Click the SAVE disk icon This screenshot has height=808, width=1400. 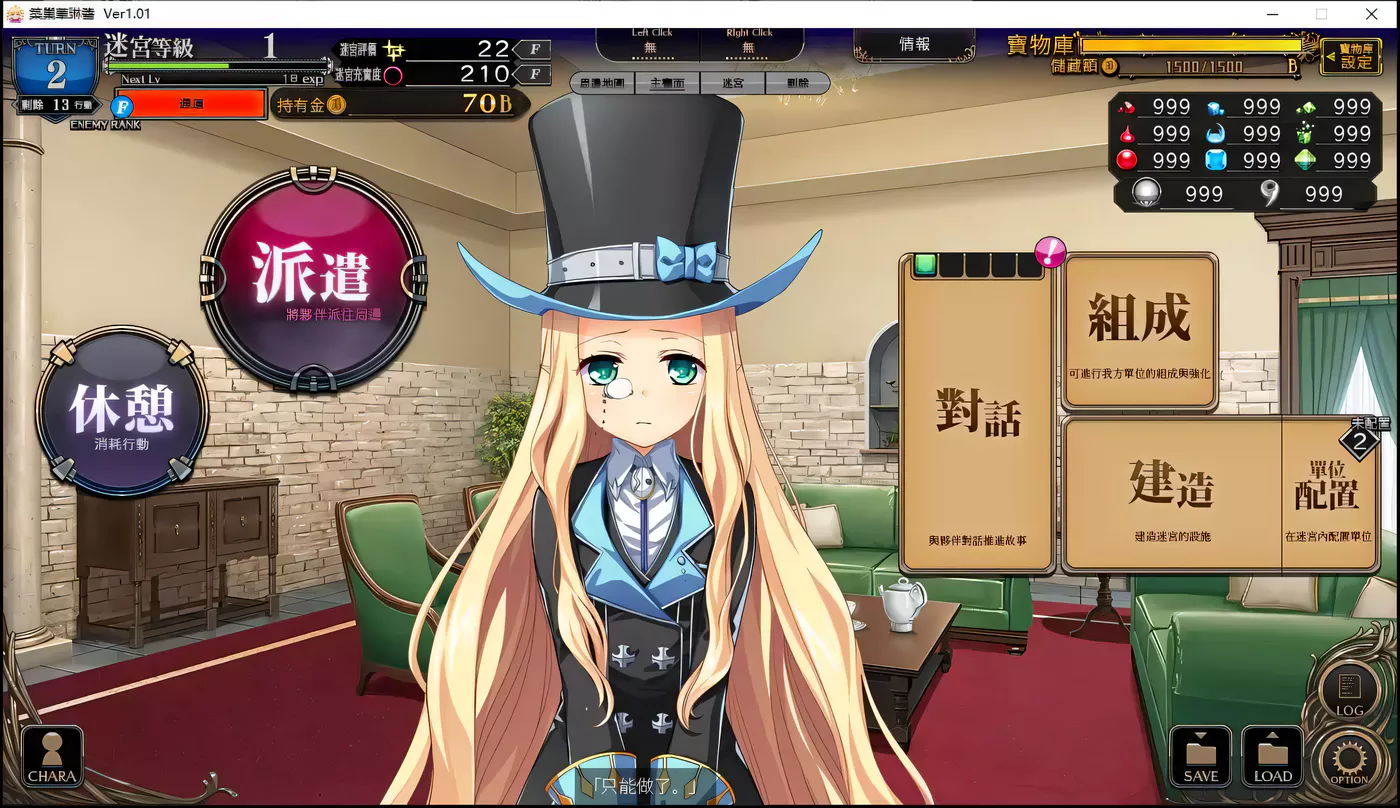coord(1200,756)
